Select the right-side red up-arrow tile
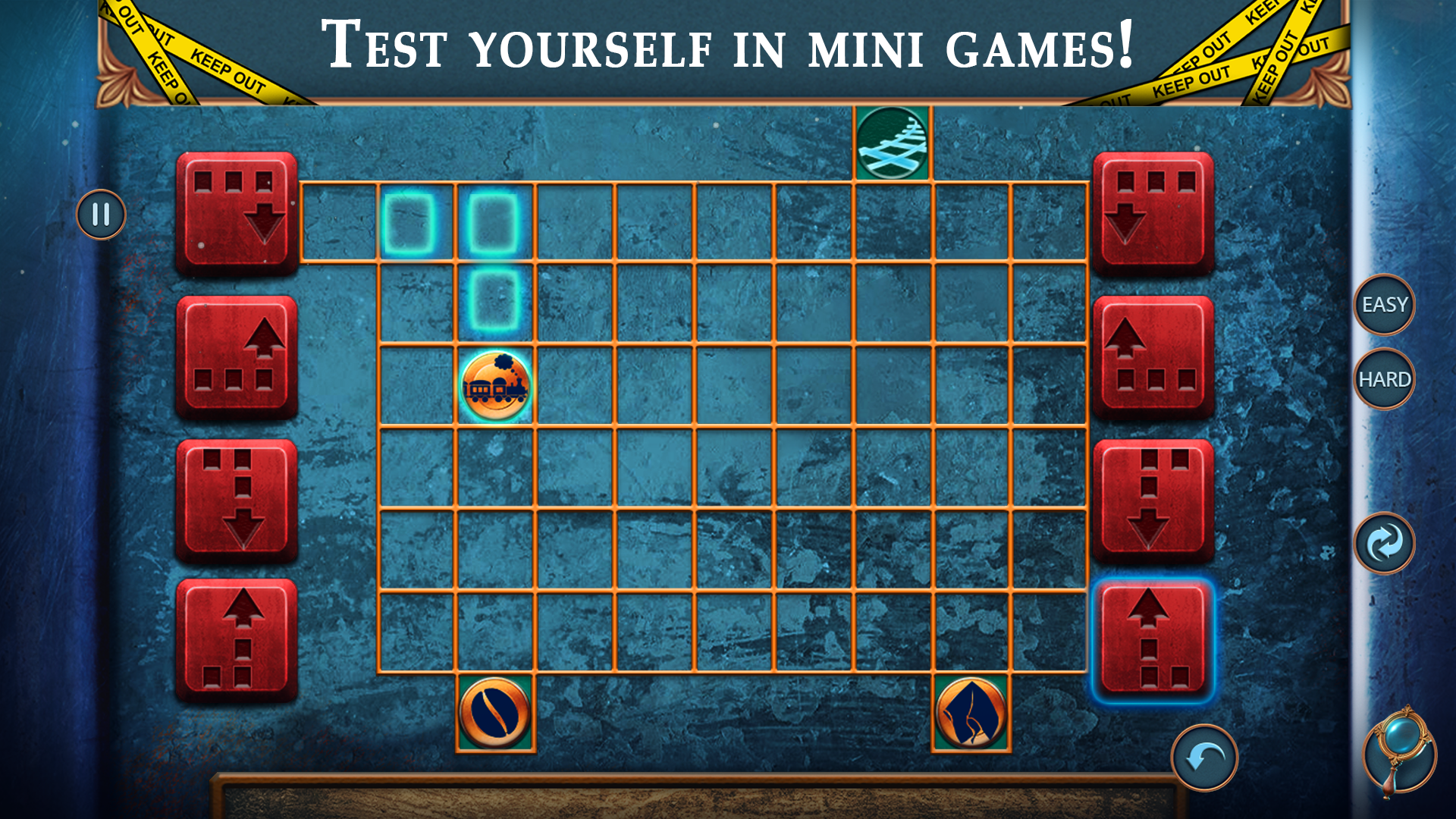1456x819 pixels. [1153, 354]
